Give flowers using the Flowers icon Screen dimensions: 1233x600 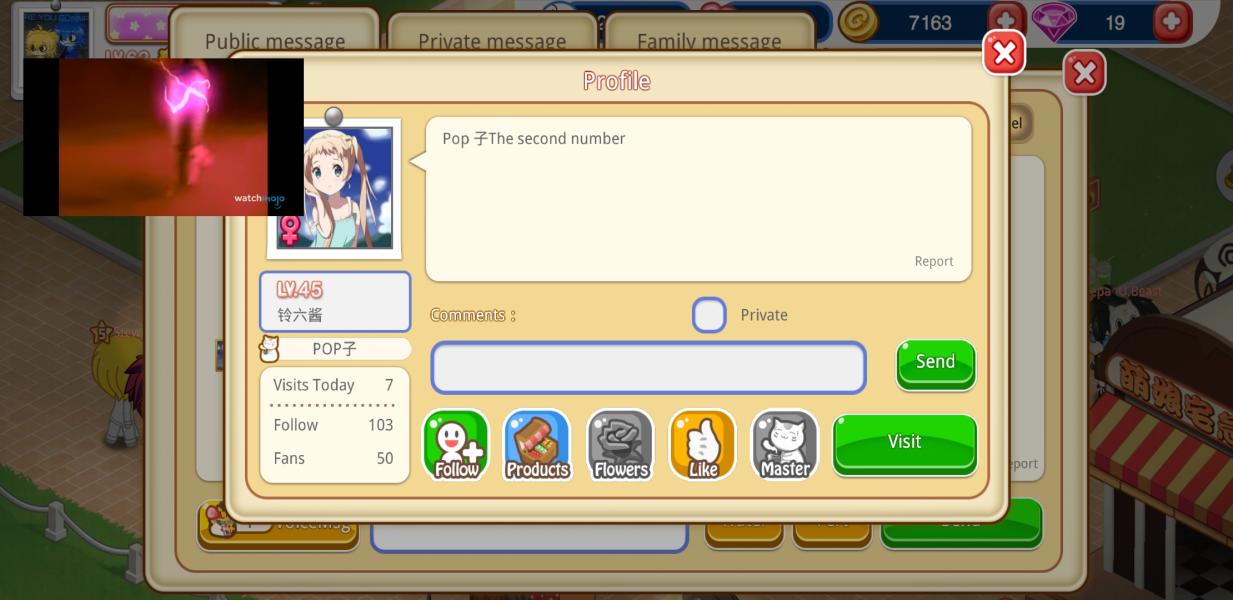620,445
